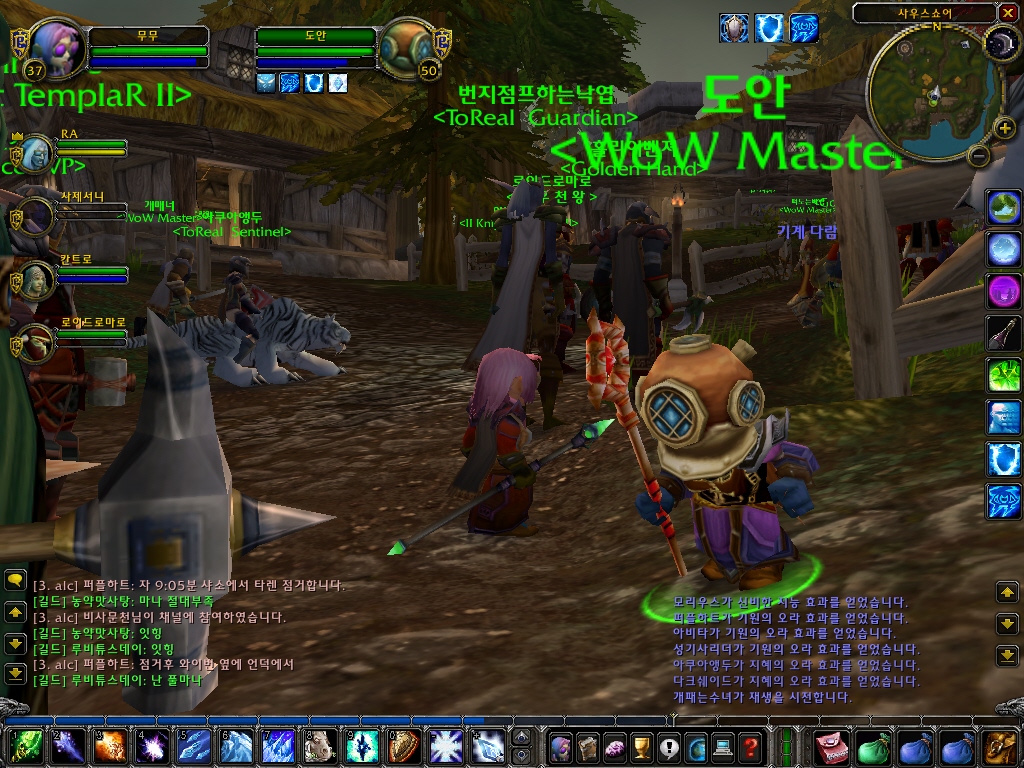Open the red keyring box slot
The width and height of the screenshot is (1024, 768).
(833, 746)
